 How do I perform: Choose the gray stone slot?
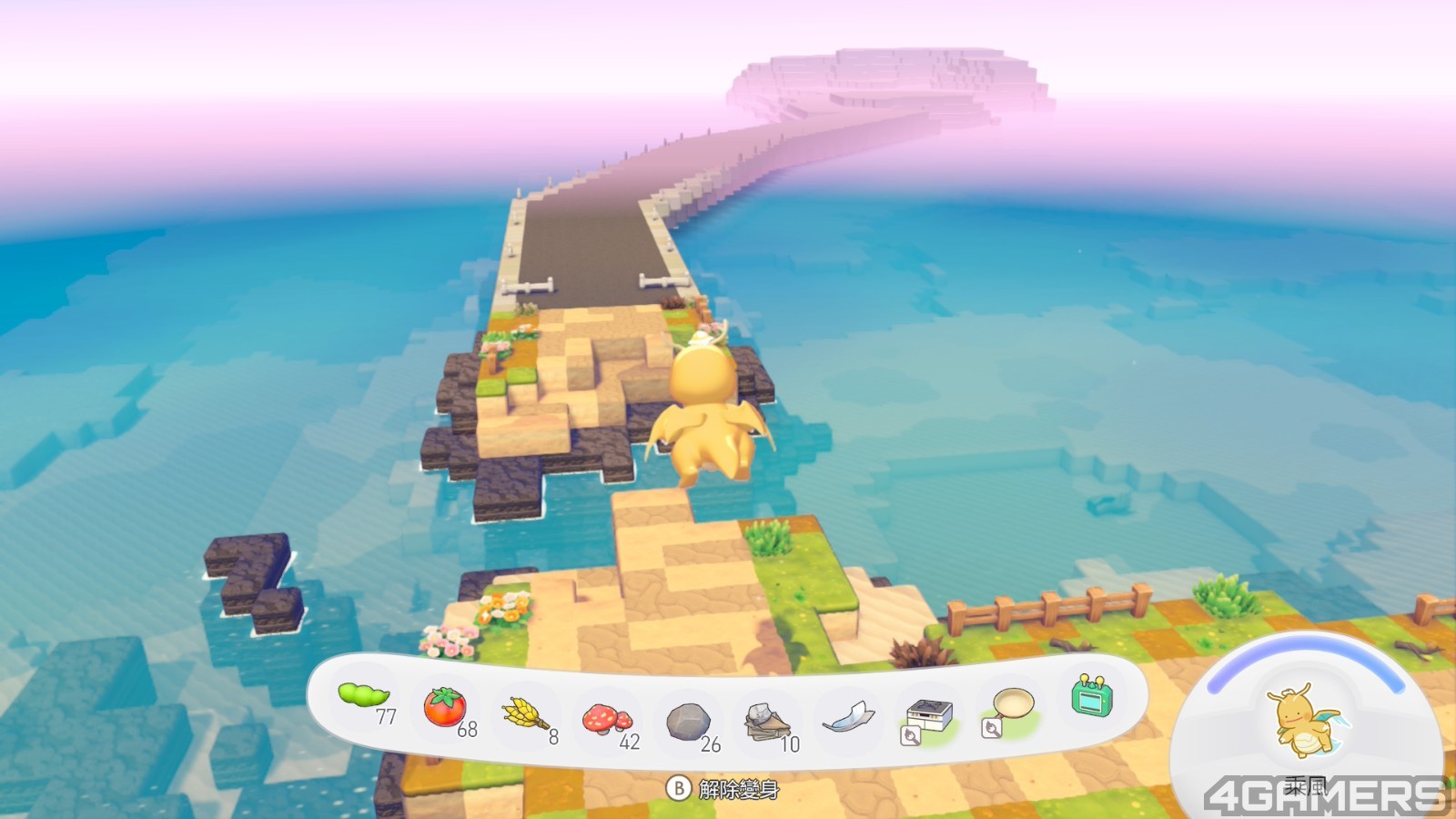688,723
